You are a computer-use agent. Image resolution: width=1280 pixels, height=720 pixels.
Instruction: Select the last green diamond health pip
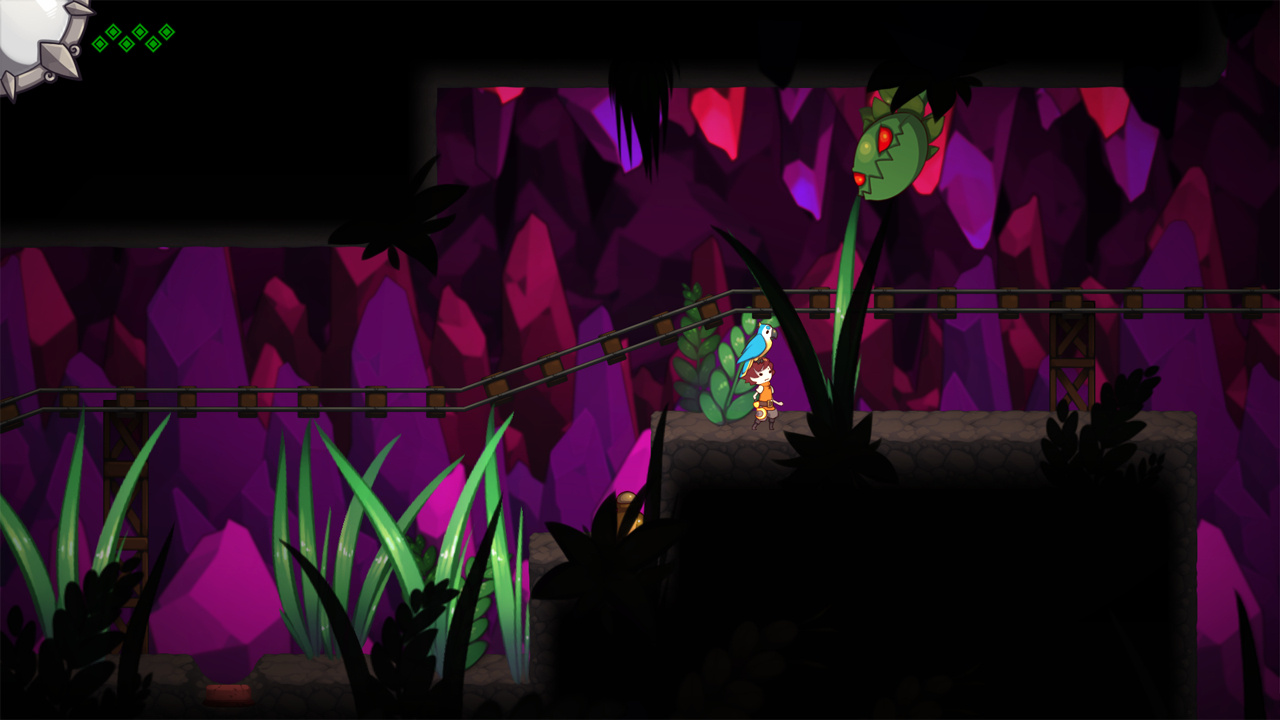pos(167,31)
